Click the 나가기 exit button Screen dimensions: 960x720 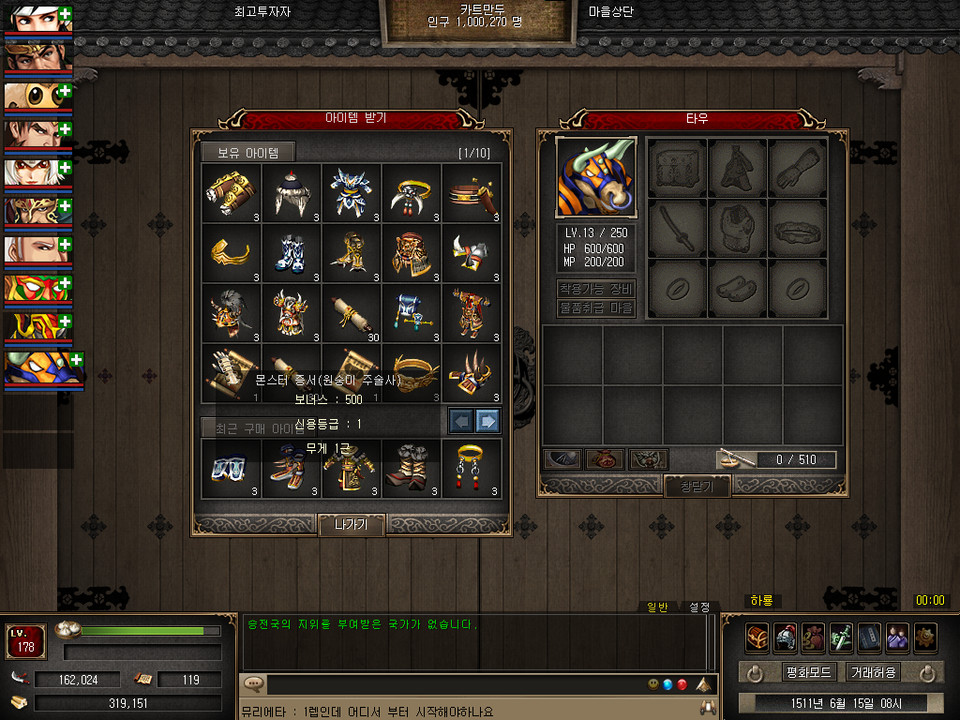351,524
